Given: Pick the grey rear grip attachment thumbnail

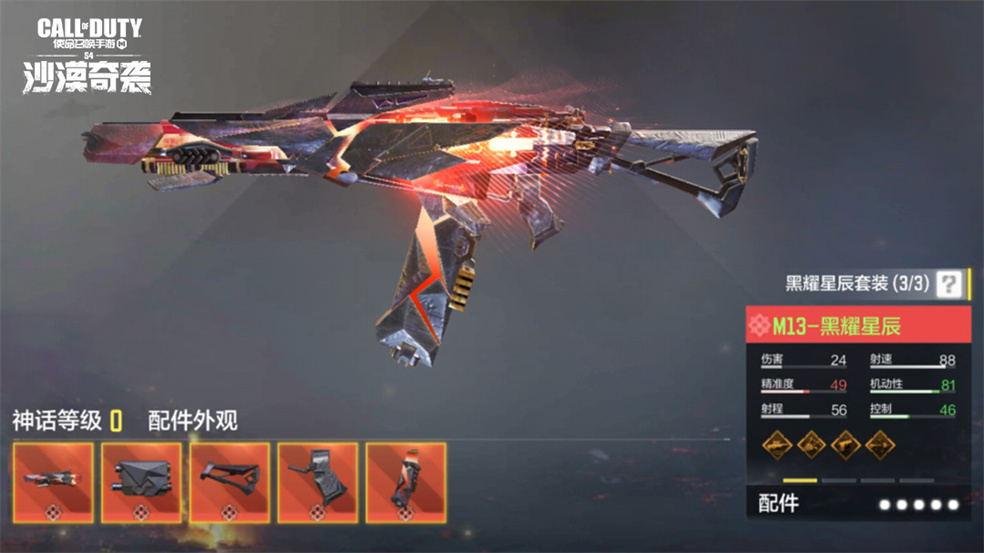Looking at the screenshot, I should tap(318, 483).
